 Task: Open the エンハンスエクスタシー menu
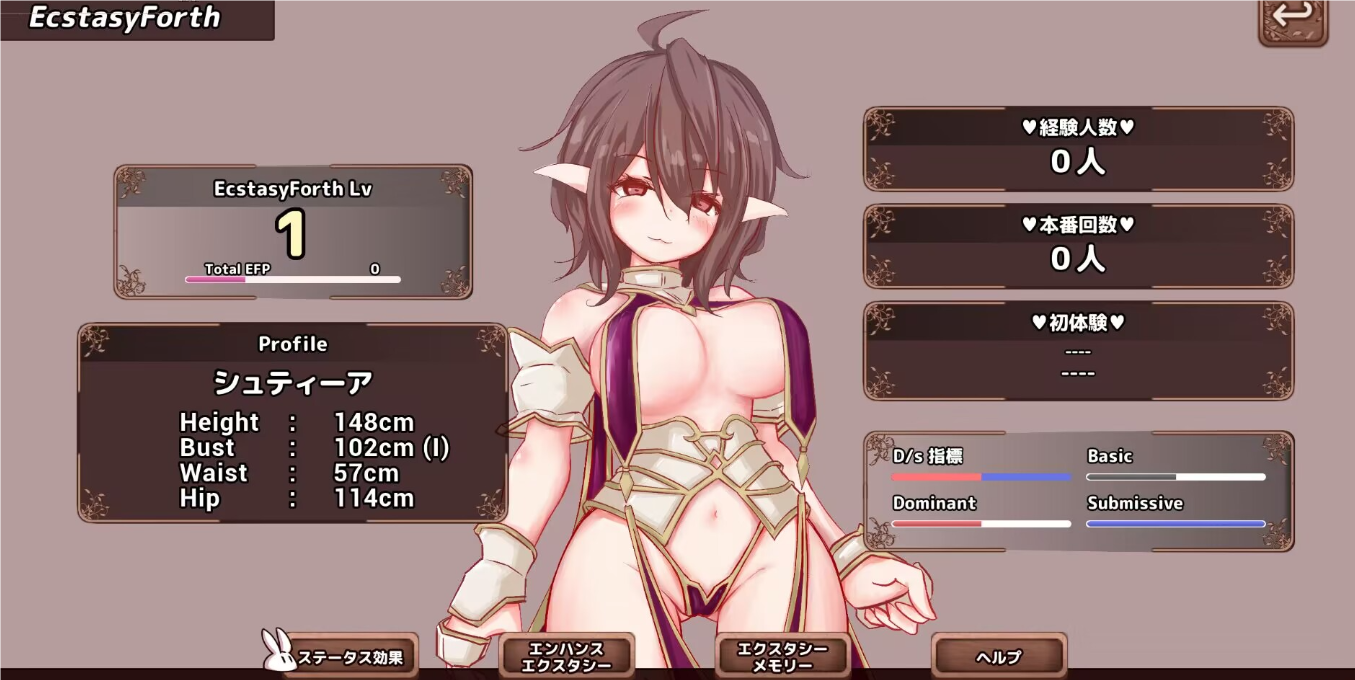[566, 656]
